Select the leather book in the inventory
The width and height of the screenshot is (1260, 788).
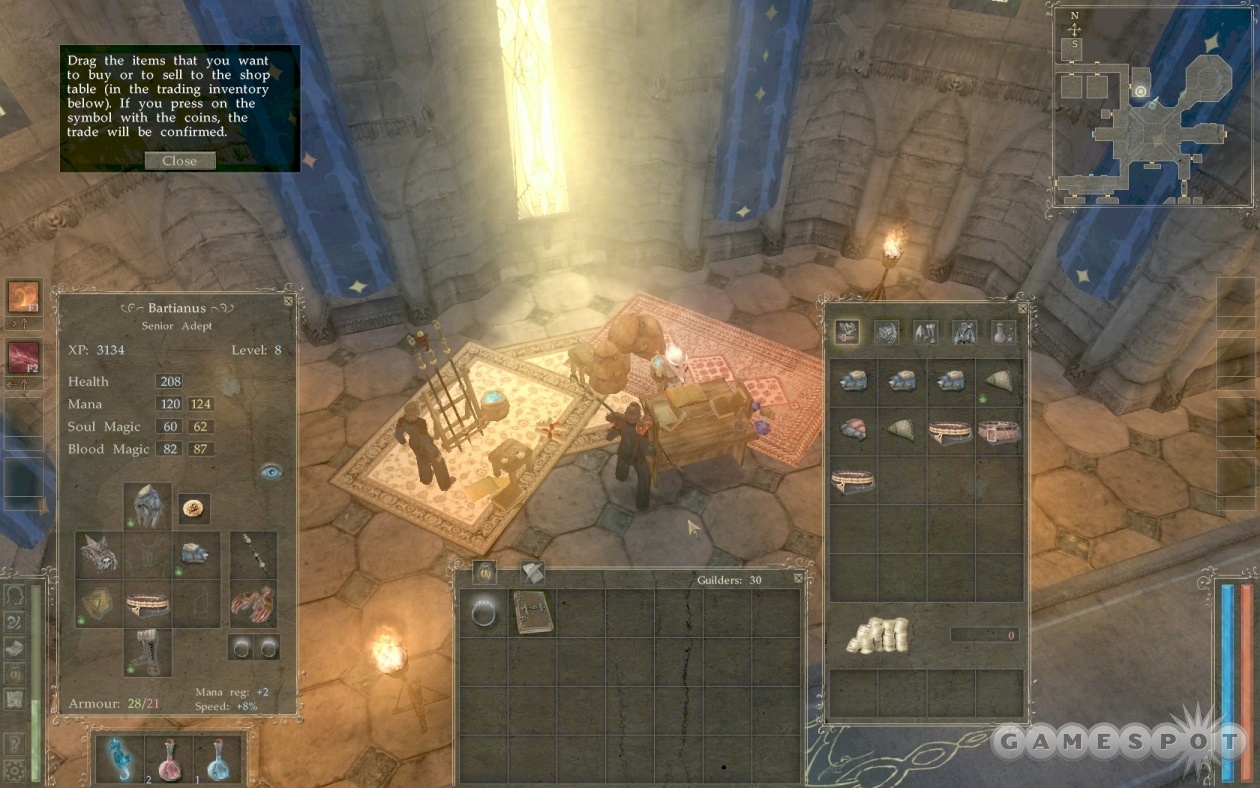pos(531,612)
